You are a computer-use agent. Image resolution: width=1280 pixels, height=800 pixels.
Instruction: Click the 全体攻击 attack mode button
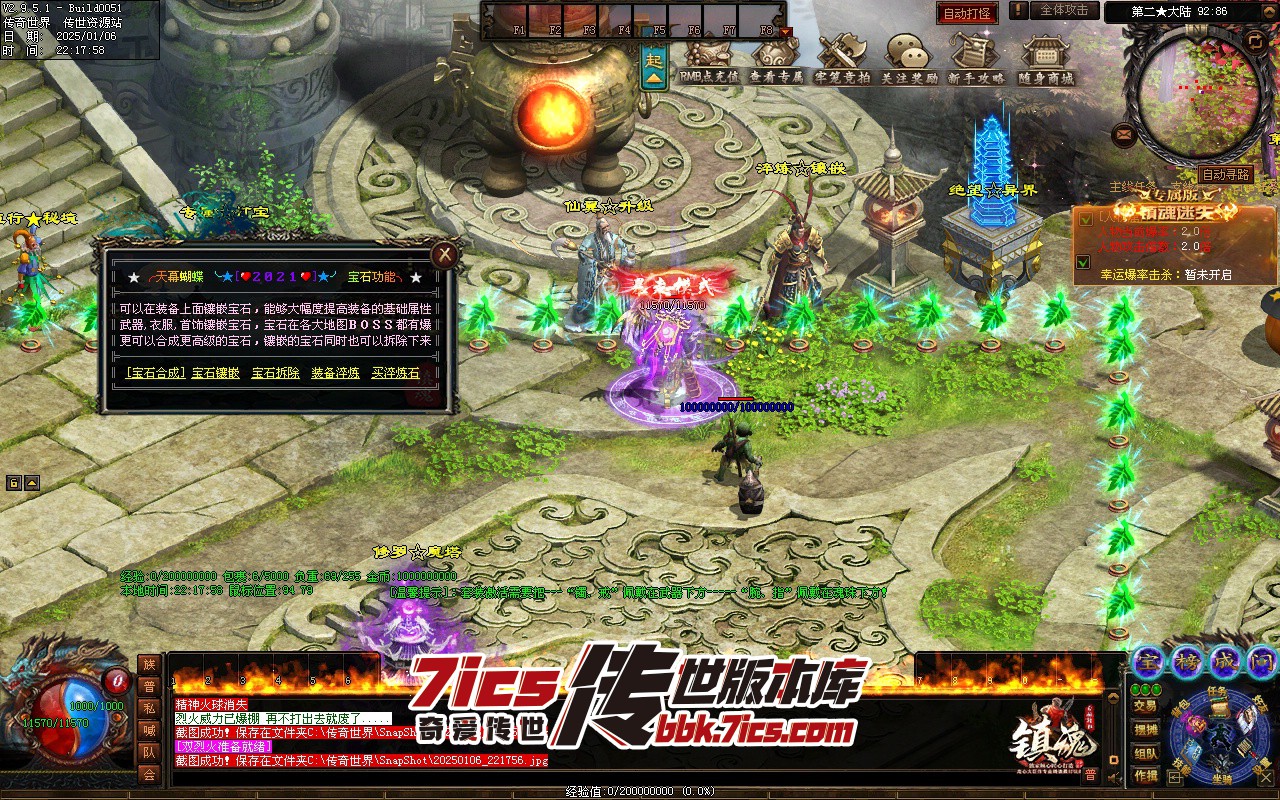(x=1064, y=10)
